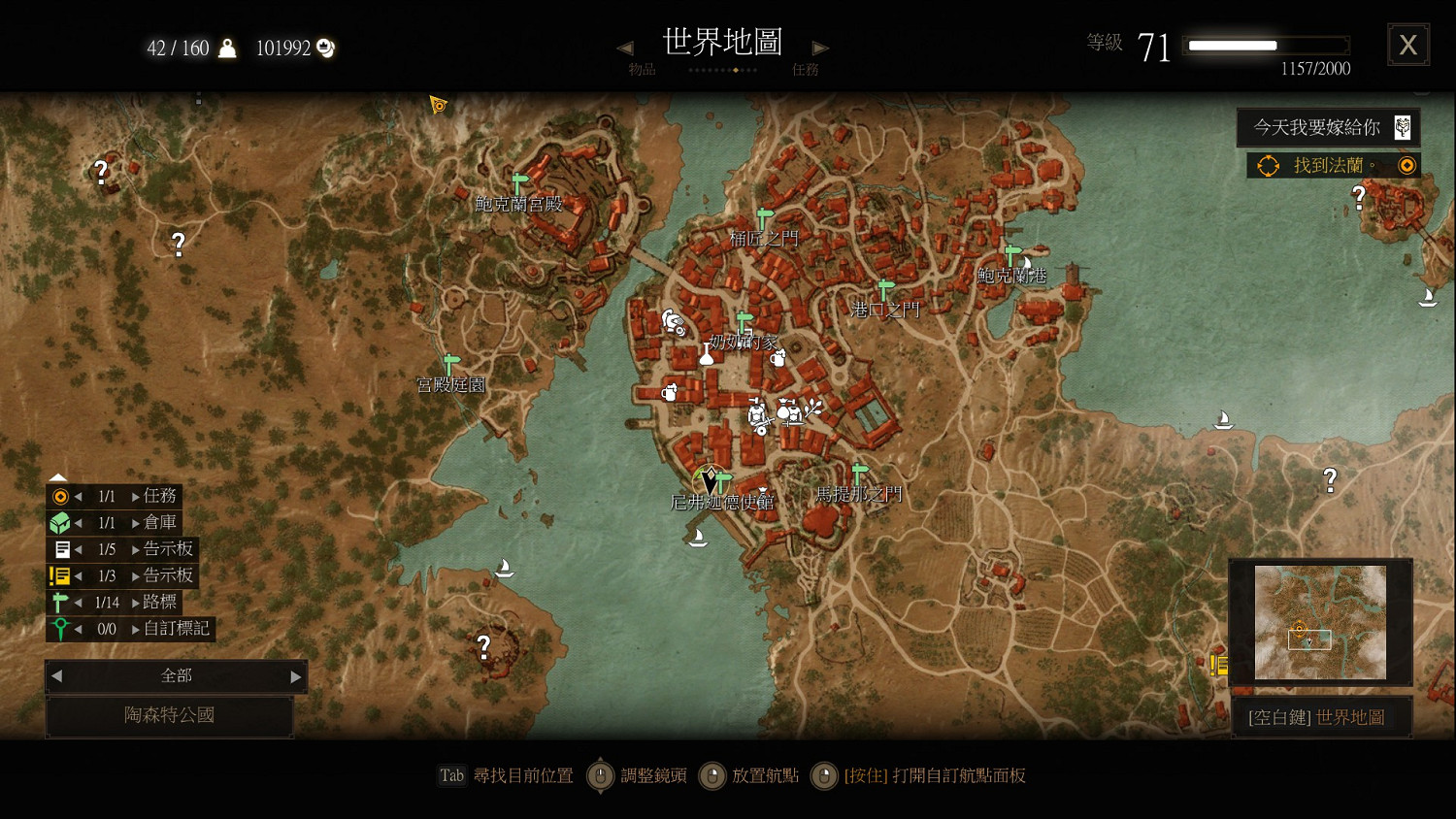Viewport: 1456px width, 819px height.
Task: Toggle the yellow 告示板 filter in the legend
Action: click(x=60, y=575)
